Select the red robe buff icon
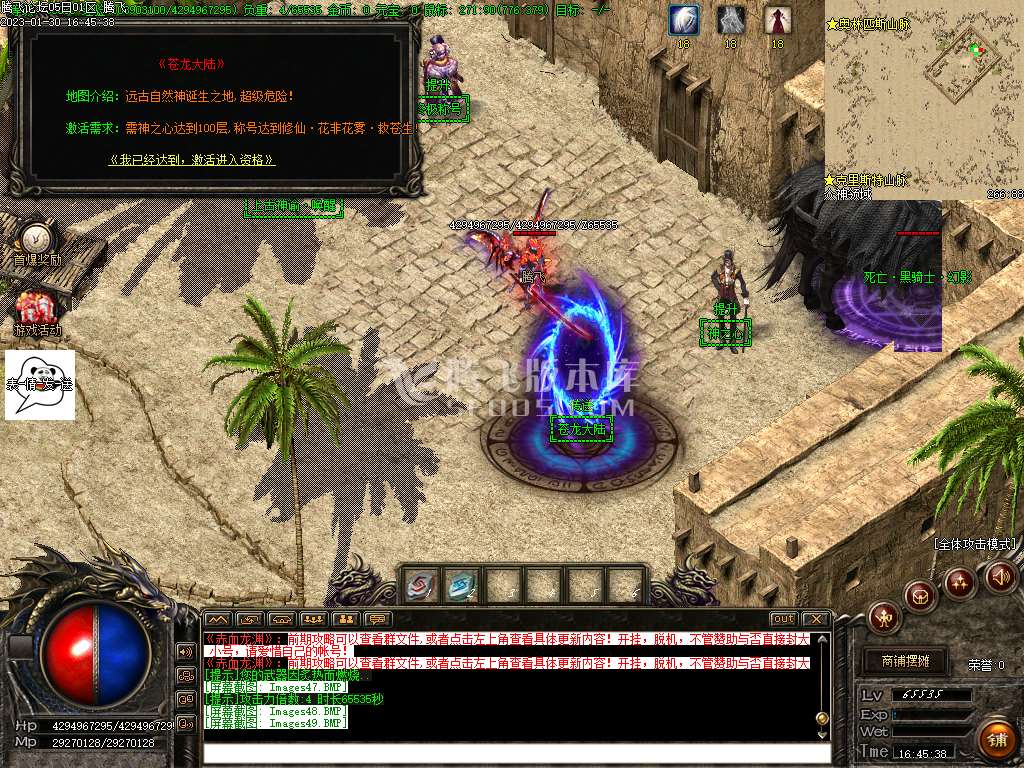This screenshot has width=1024, height=768. (777, 19)
